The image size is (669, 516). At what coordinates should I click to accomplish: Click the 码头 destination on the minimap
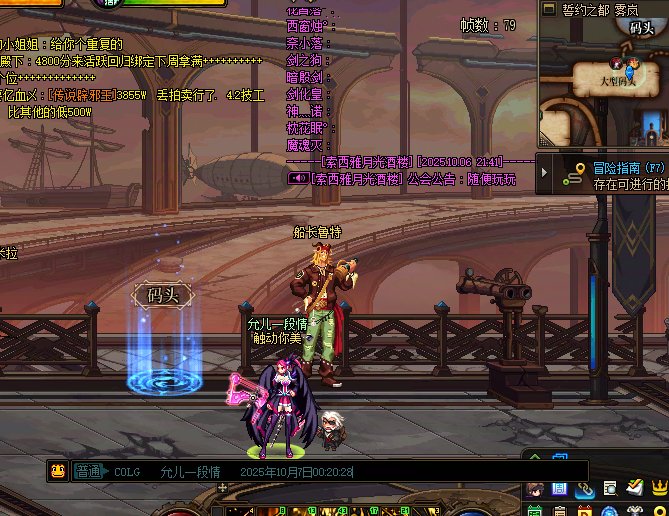click(x=643, y=27)
